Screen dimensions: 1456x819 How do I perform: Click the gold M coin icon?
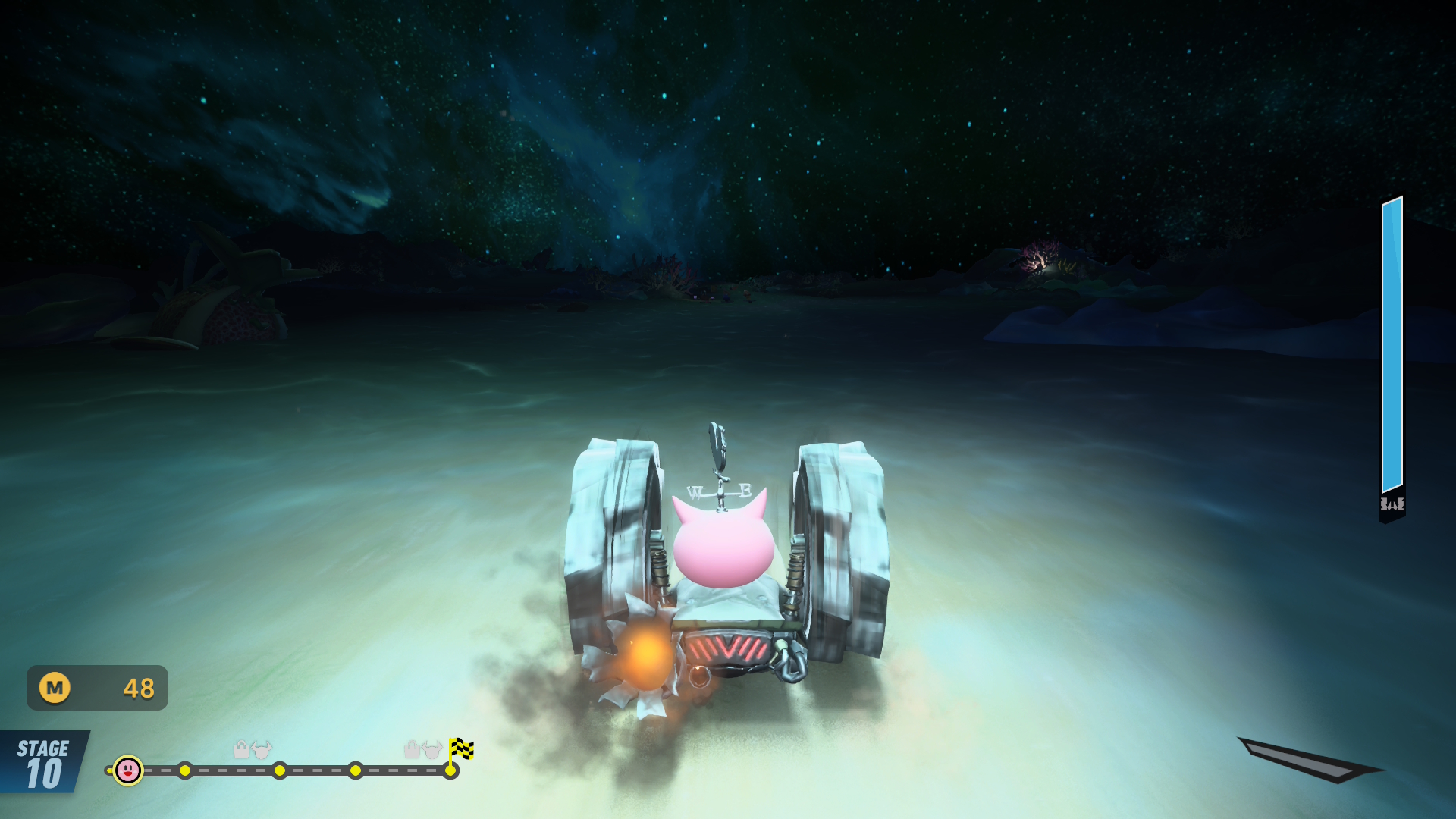click(55, 688)
